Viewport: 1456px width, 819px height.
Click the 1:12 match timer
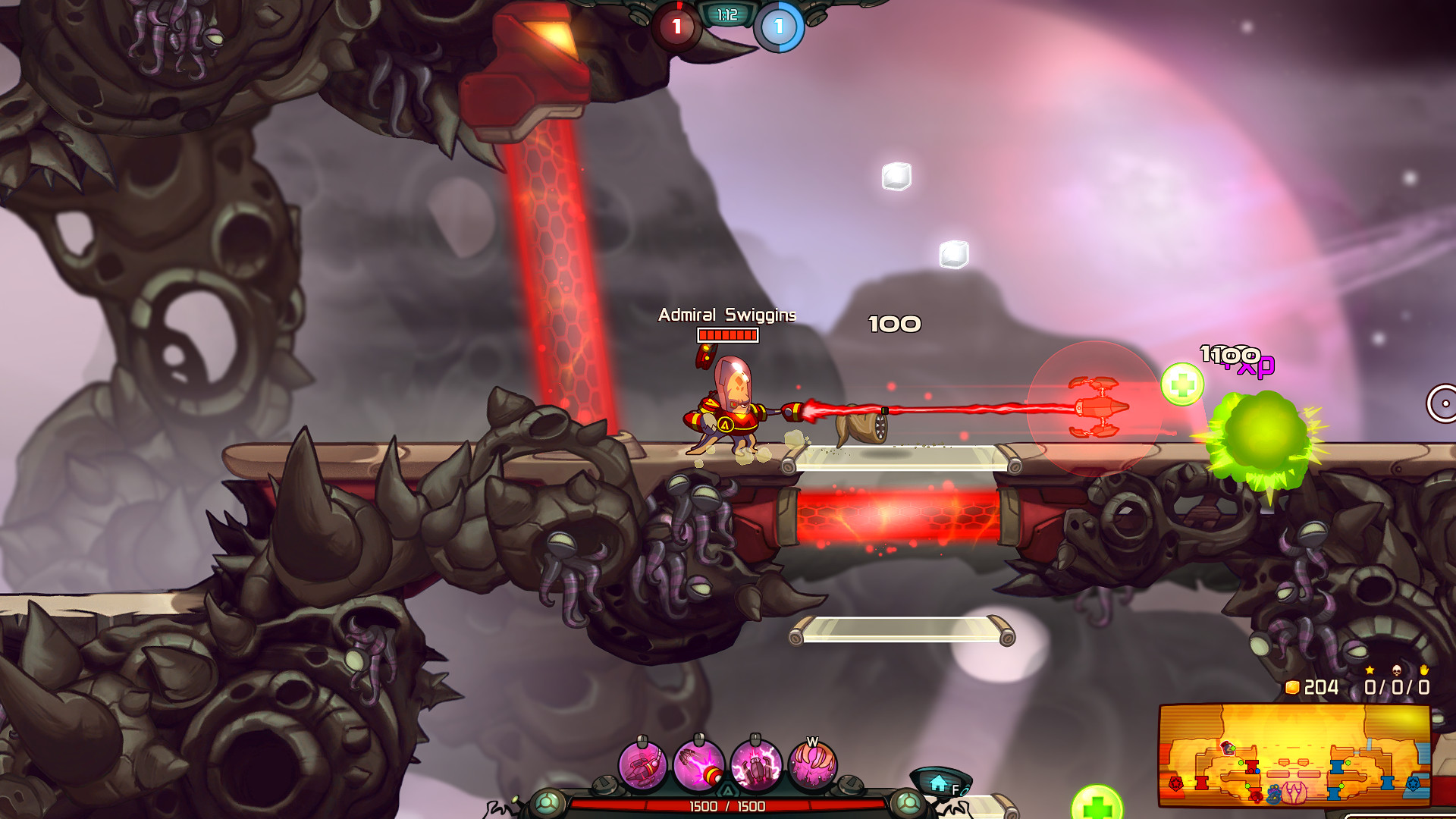(726, 14)
